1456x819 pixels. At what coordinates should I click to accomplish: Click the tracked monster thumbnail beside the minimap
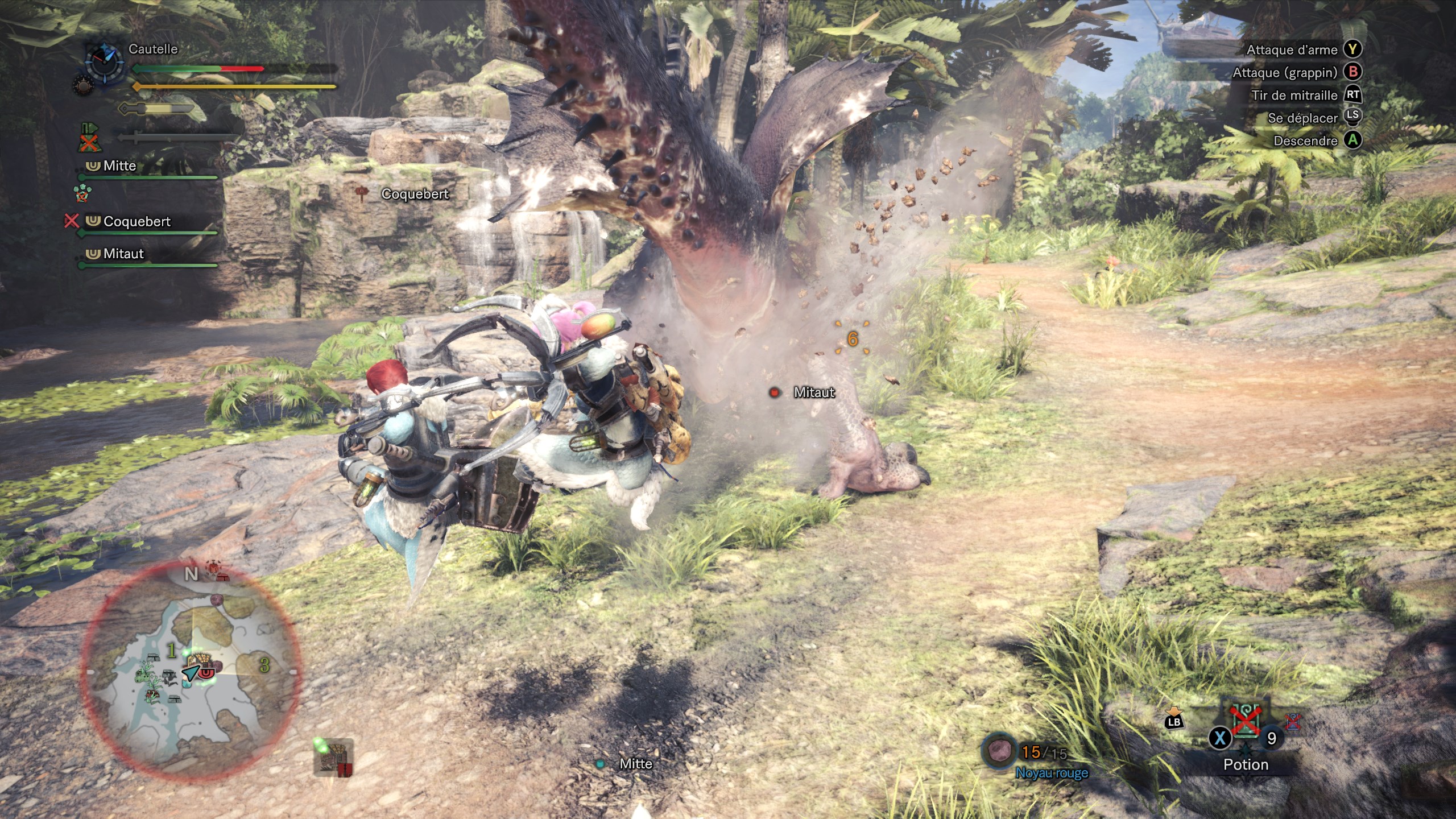pos(333,756)
